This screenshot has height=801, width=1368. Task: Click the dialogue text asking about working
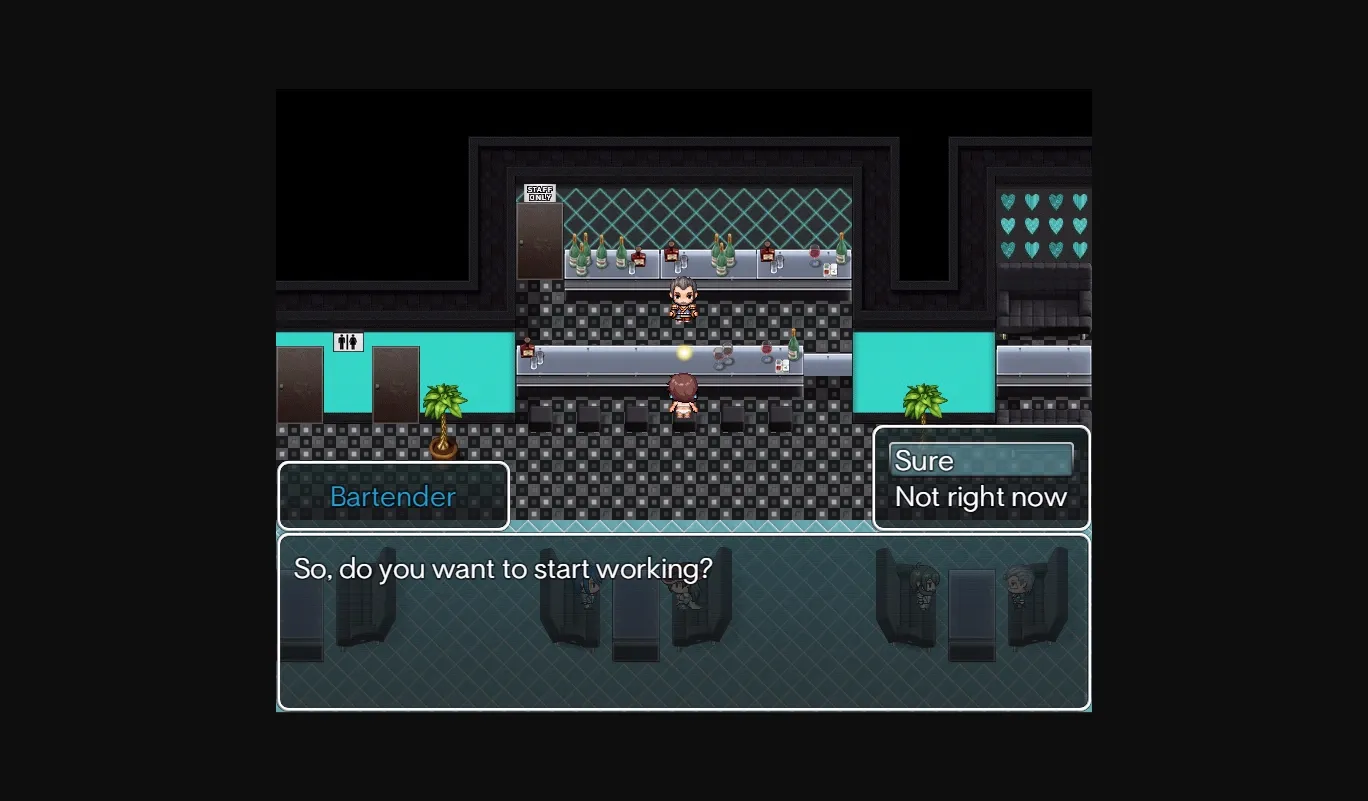click(x=504, y=568)
